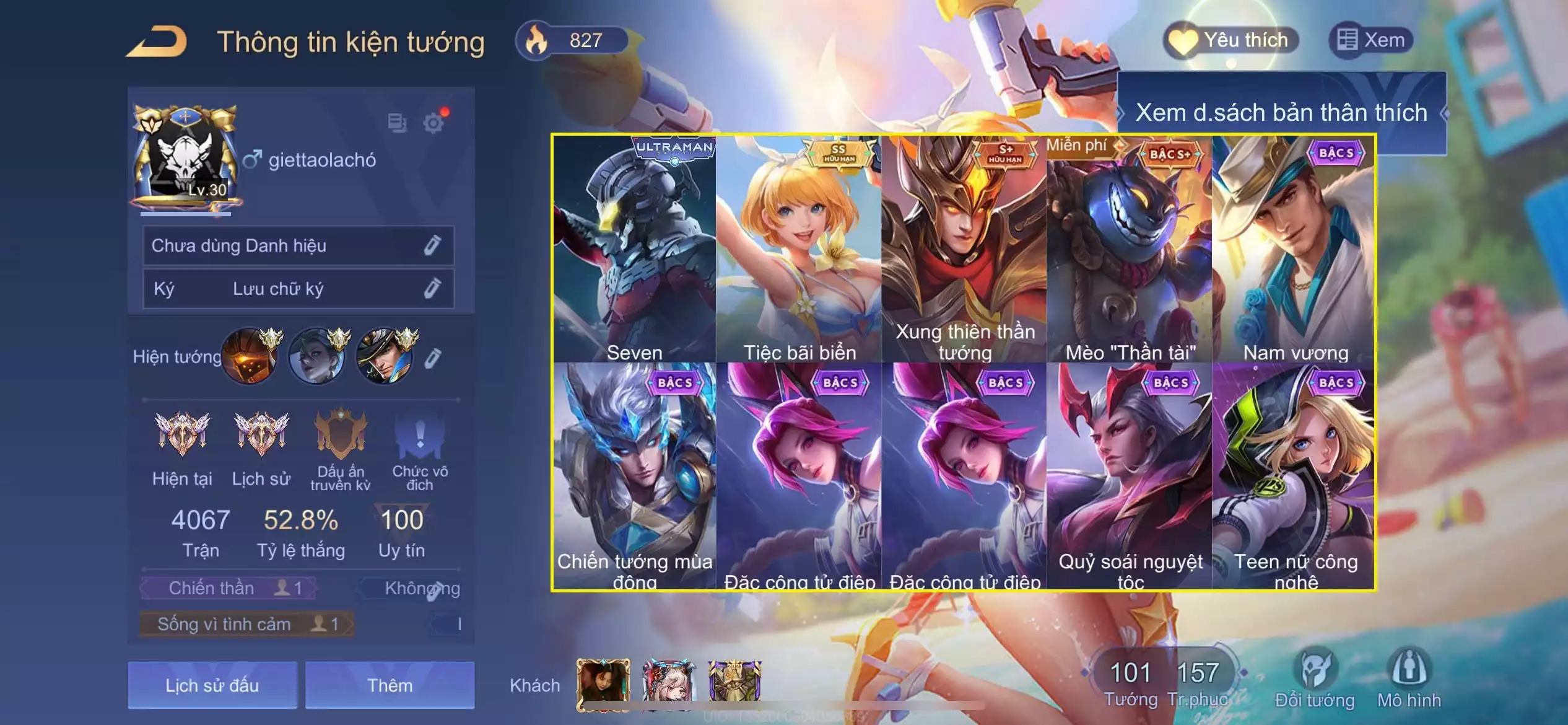The width and height of the screenshot is (1568, 725).
Task: Open the Xem list button
Action: 1371,41
